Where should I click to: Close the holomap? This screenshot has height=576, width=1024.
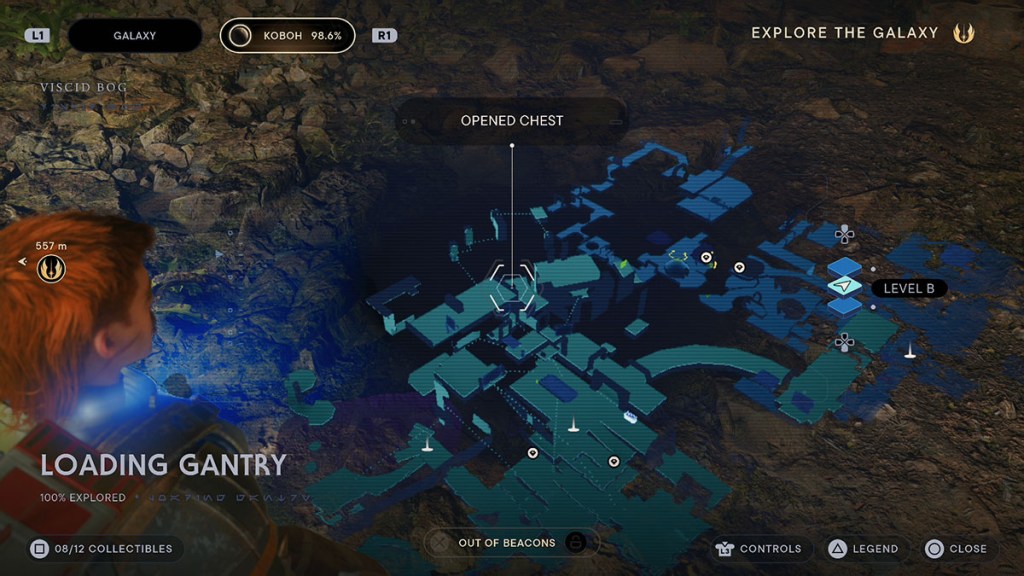pos(956,548)
